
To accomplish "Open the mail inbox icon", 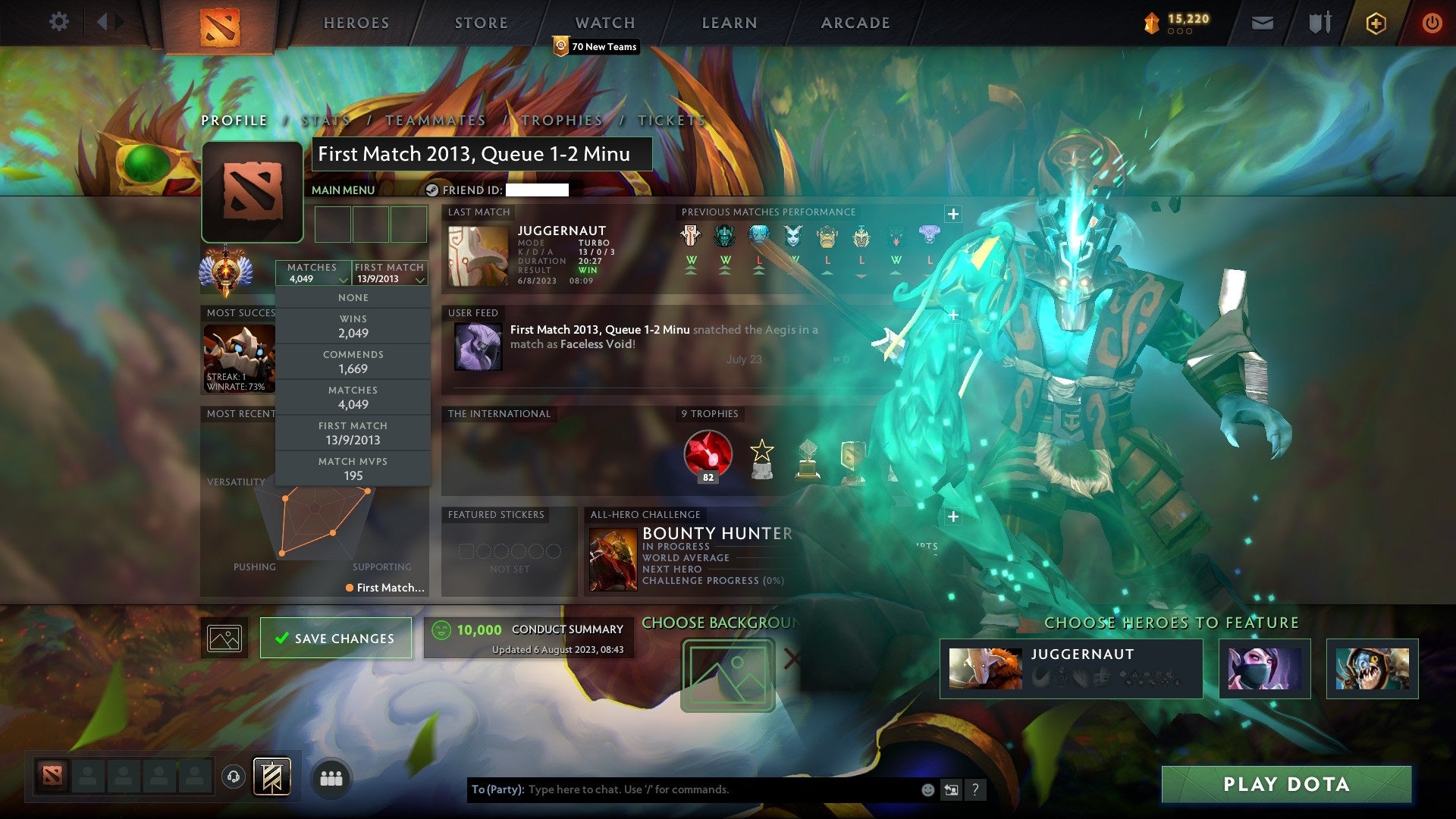I will (1263, 22).
